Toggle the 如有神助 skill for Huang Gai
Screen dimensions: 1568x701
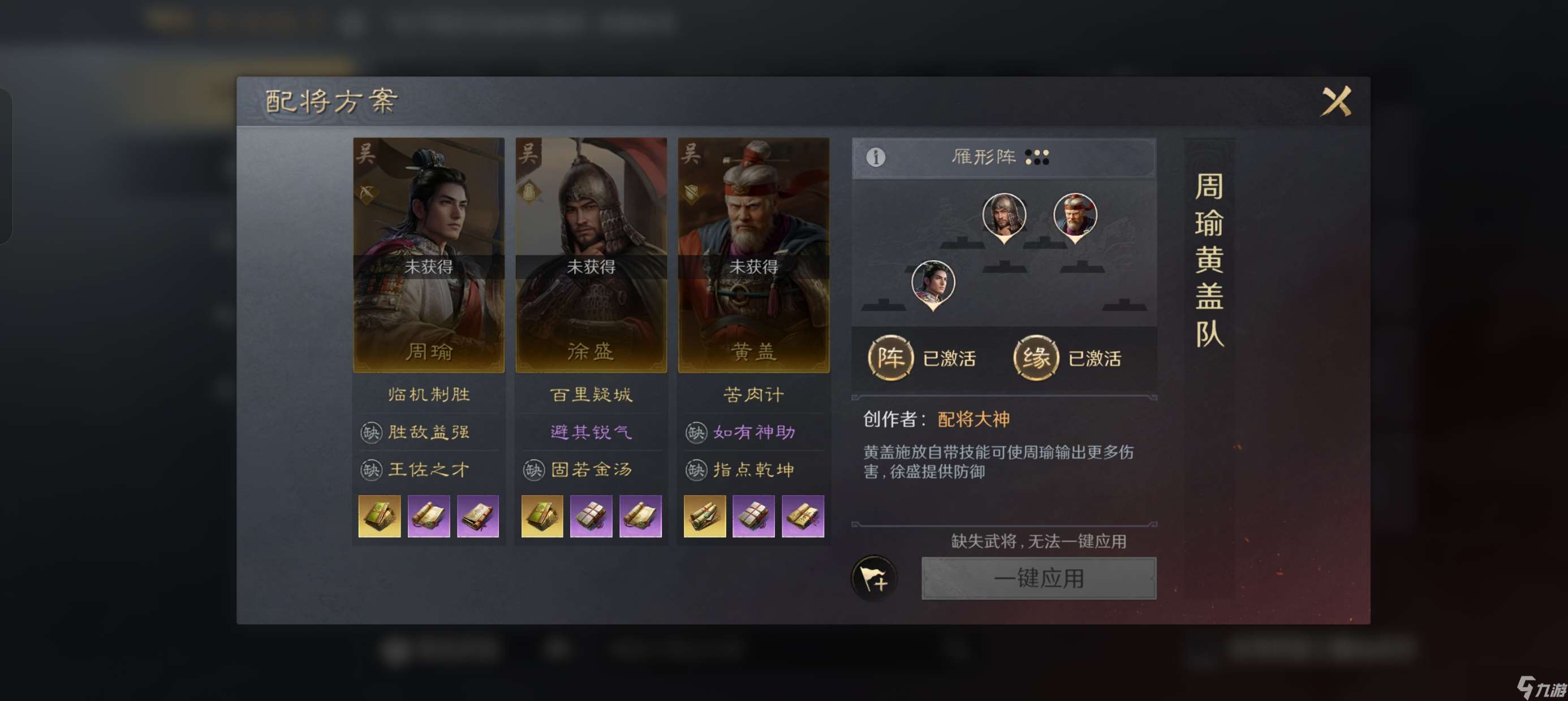[x=753, y=431]
